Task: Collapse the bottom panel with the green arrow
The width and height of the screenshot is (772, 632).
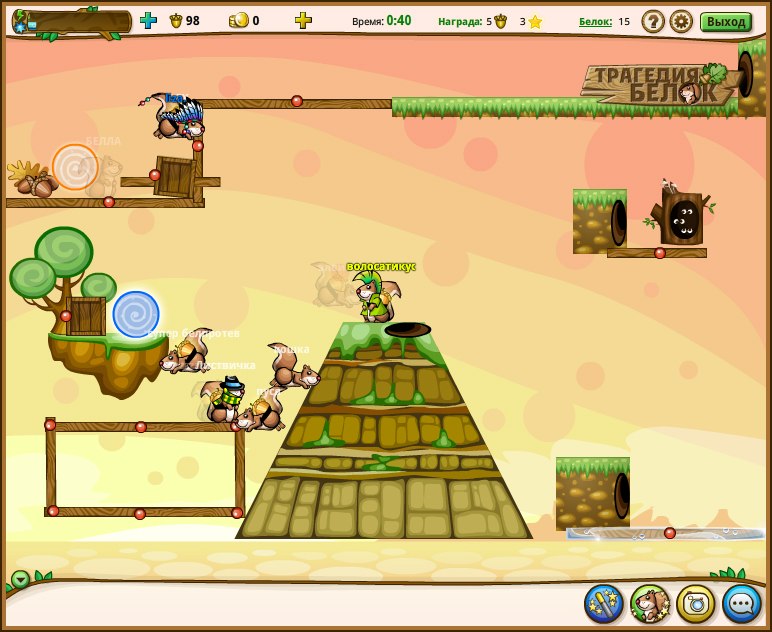Action: coord(20,578)
